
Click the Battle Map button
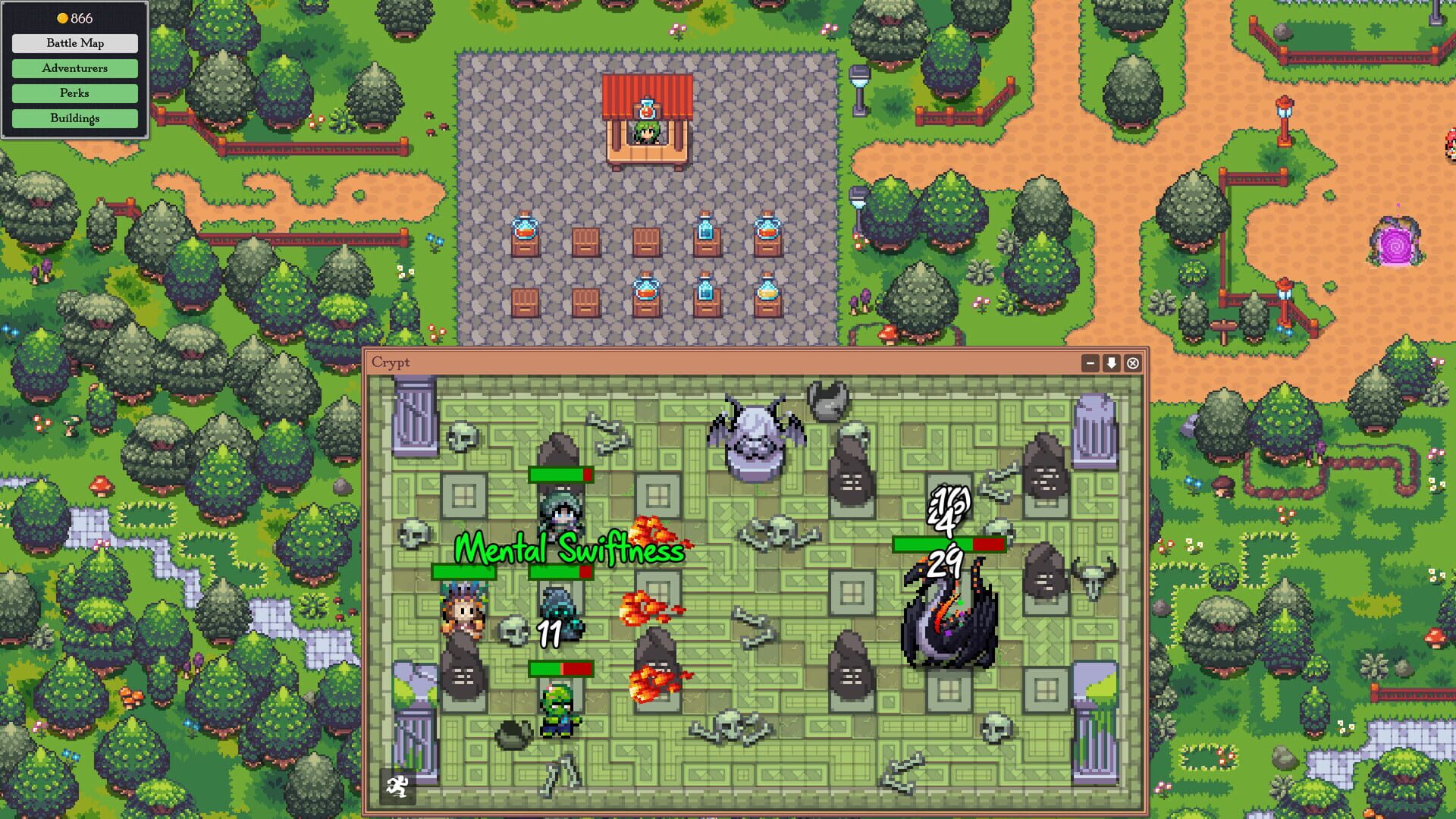coord(74,43)
